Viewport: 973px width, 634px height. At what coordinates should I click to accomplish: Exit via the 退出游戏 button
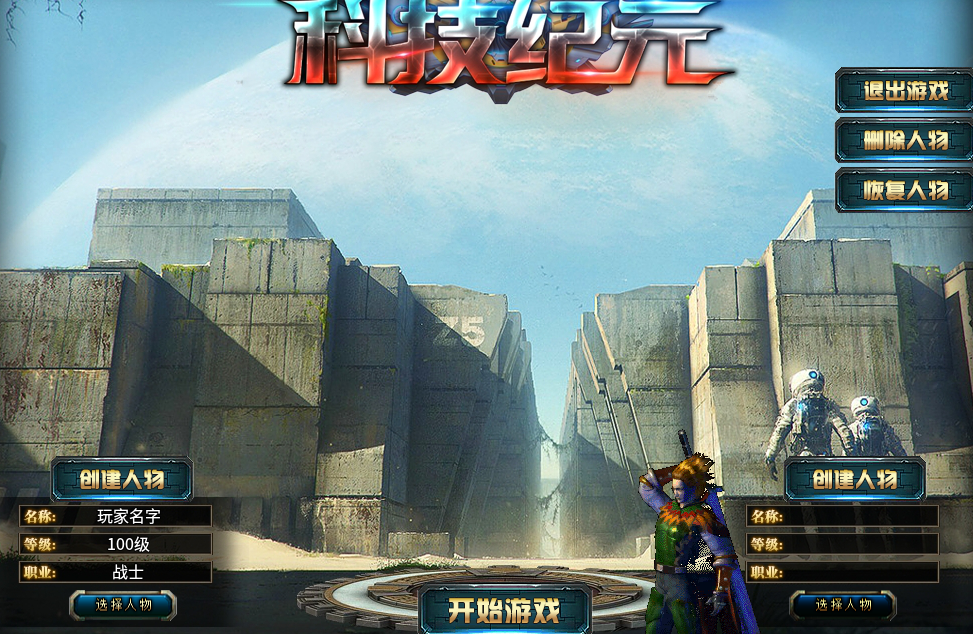tap(904, 91)
